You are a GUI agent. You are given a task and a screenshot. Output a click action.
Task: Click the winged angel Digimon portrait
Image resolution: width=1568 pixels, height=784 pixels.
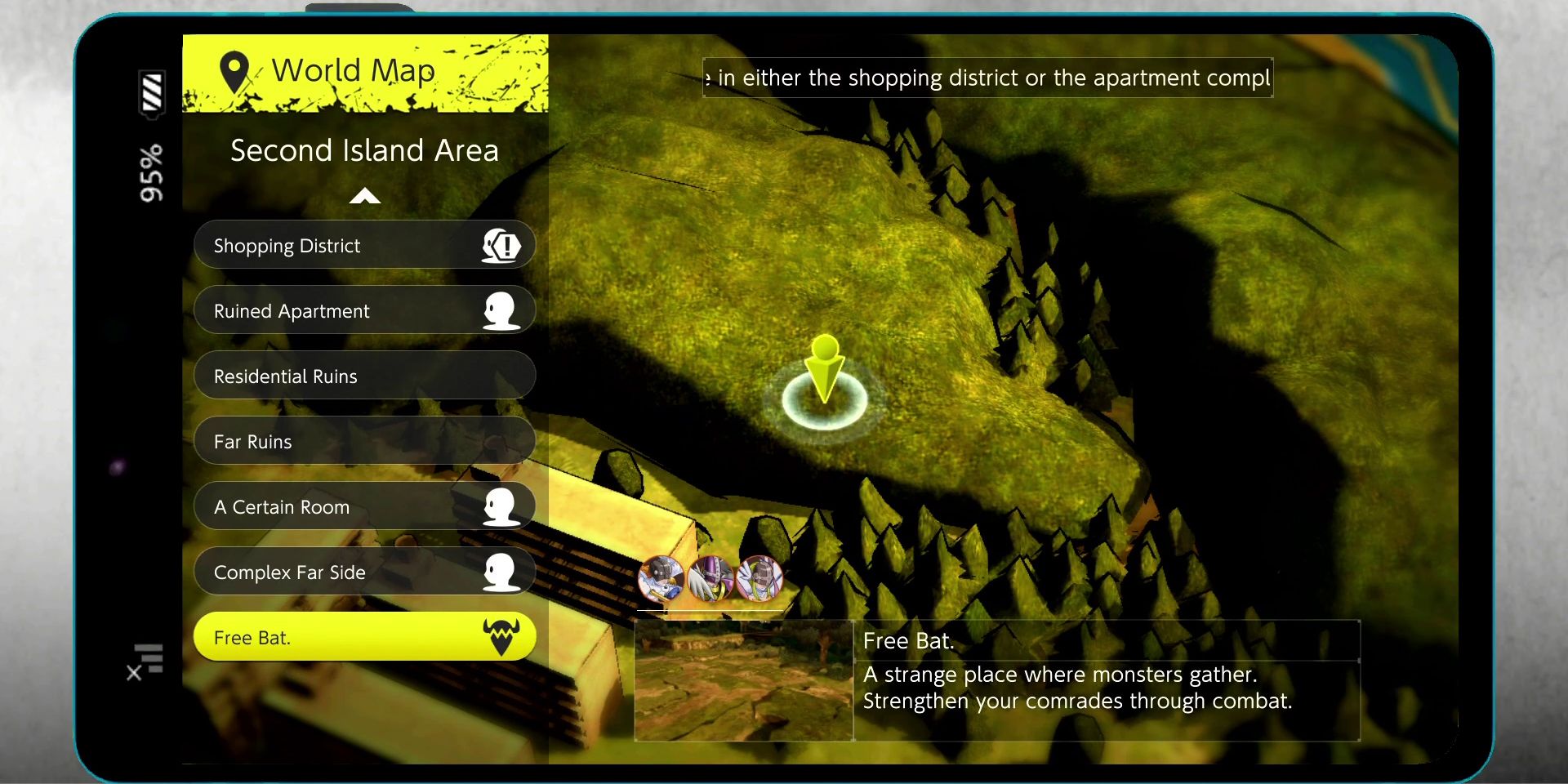710,580
